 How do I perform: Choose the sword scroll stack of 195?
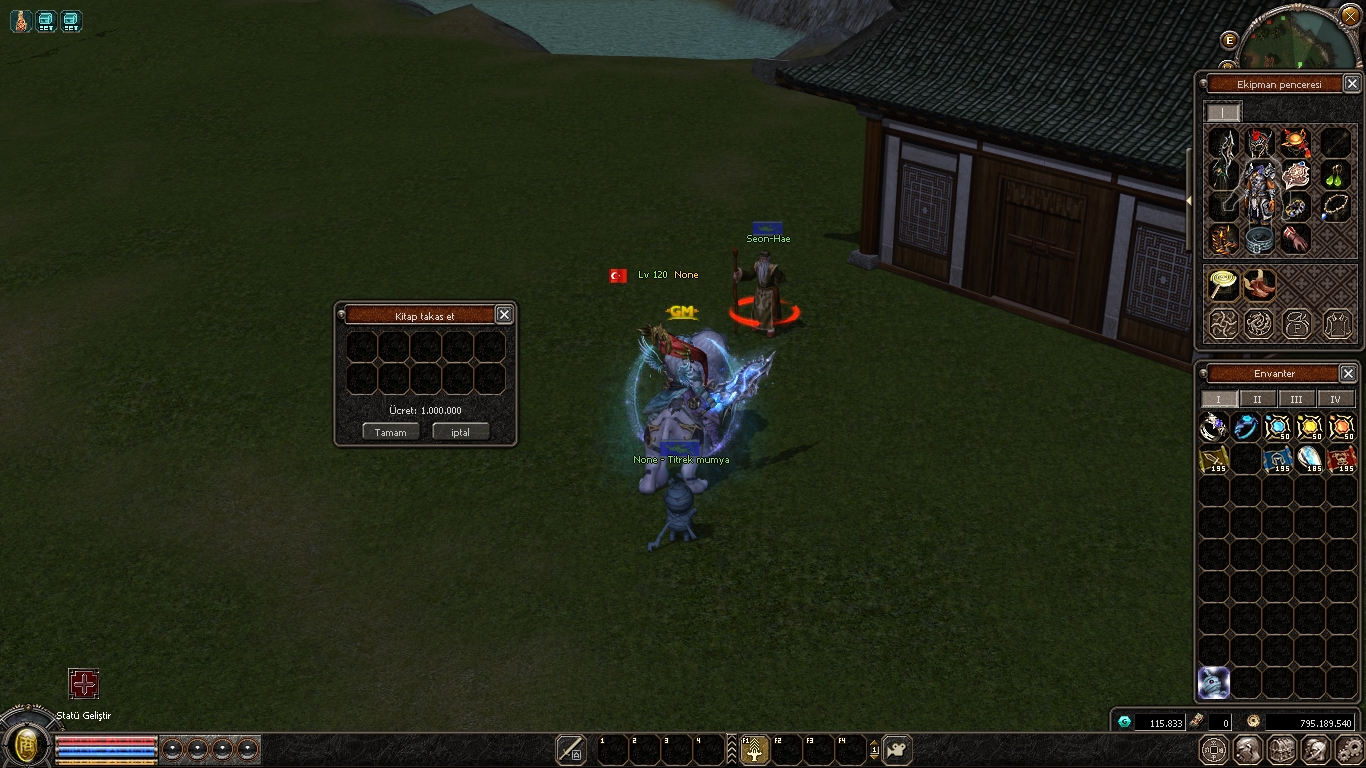[1214, 460]
